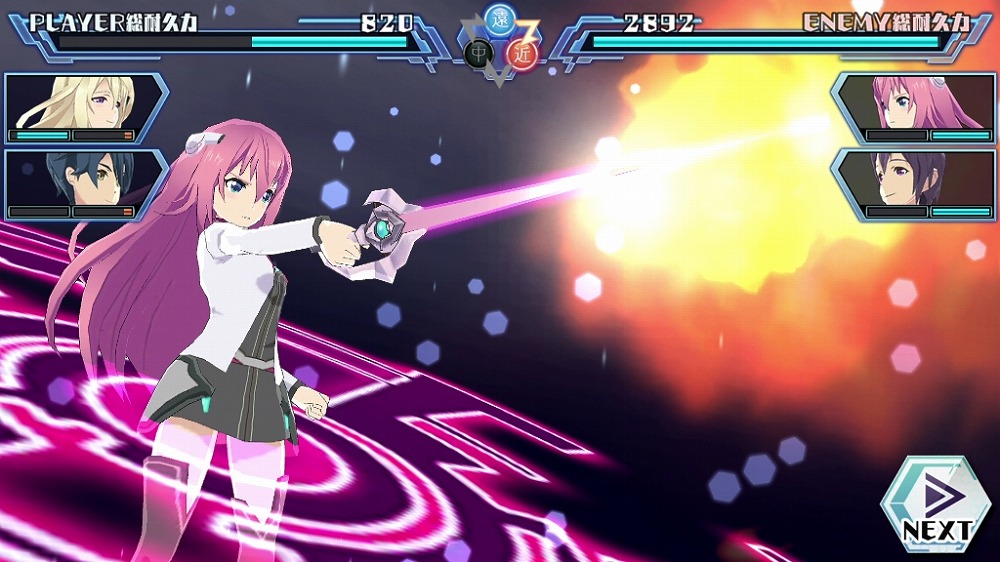Click the dark 中 mid-range icon
This screenshot has height=562, width=1000.
pos(476,54)
